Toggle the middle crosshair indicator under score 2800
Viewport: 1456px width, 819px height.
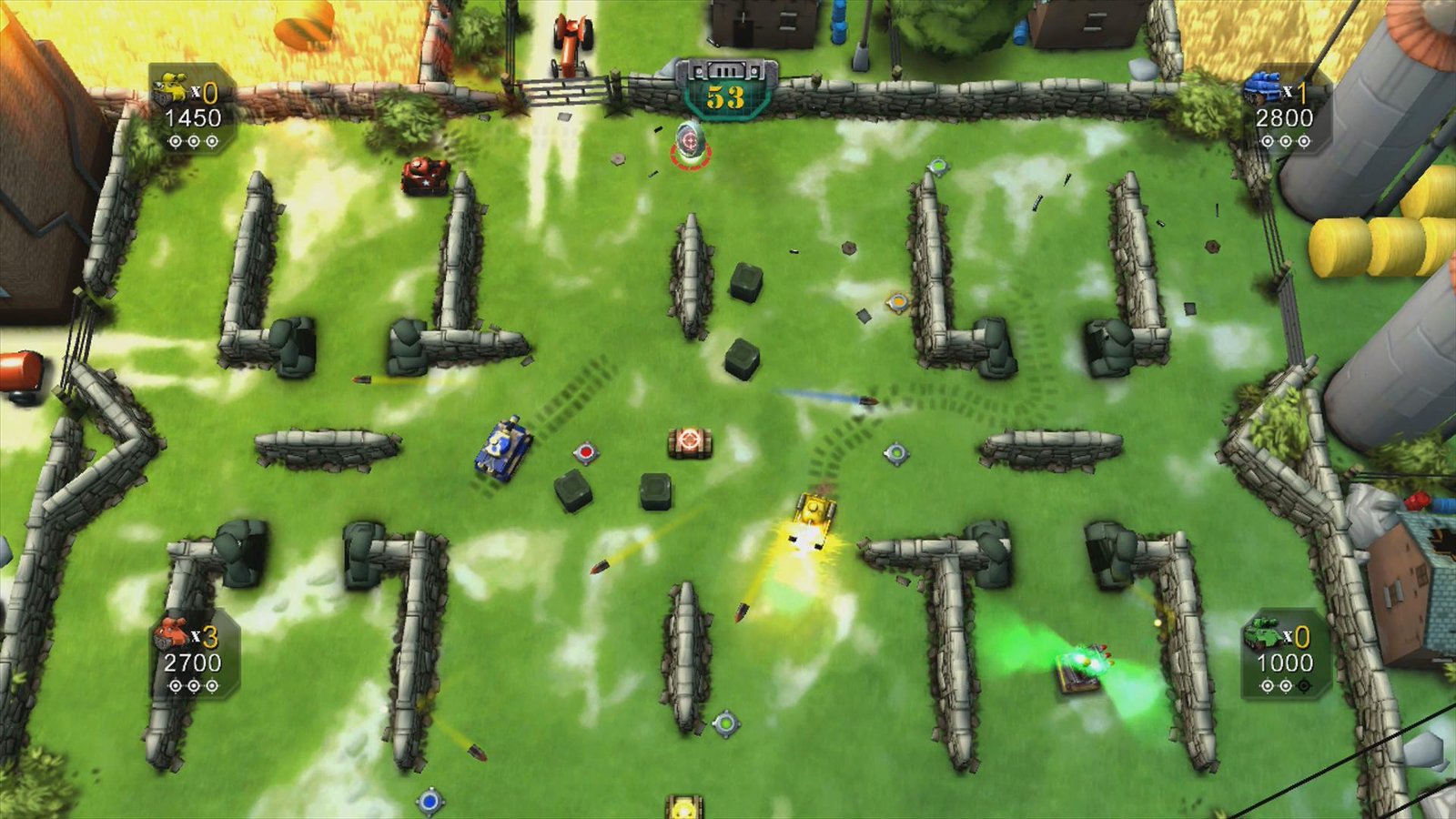tap(1286, 141)
